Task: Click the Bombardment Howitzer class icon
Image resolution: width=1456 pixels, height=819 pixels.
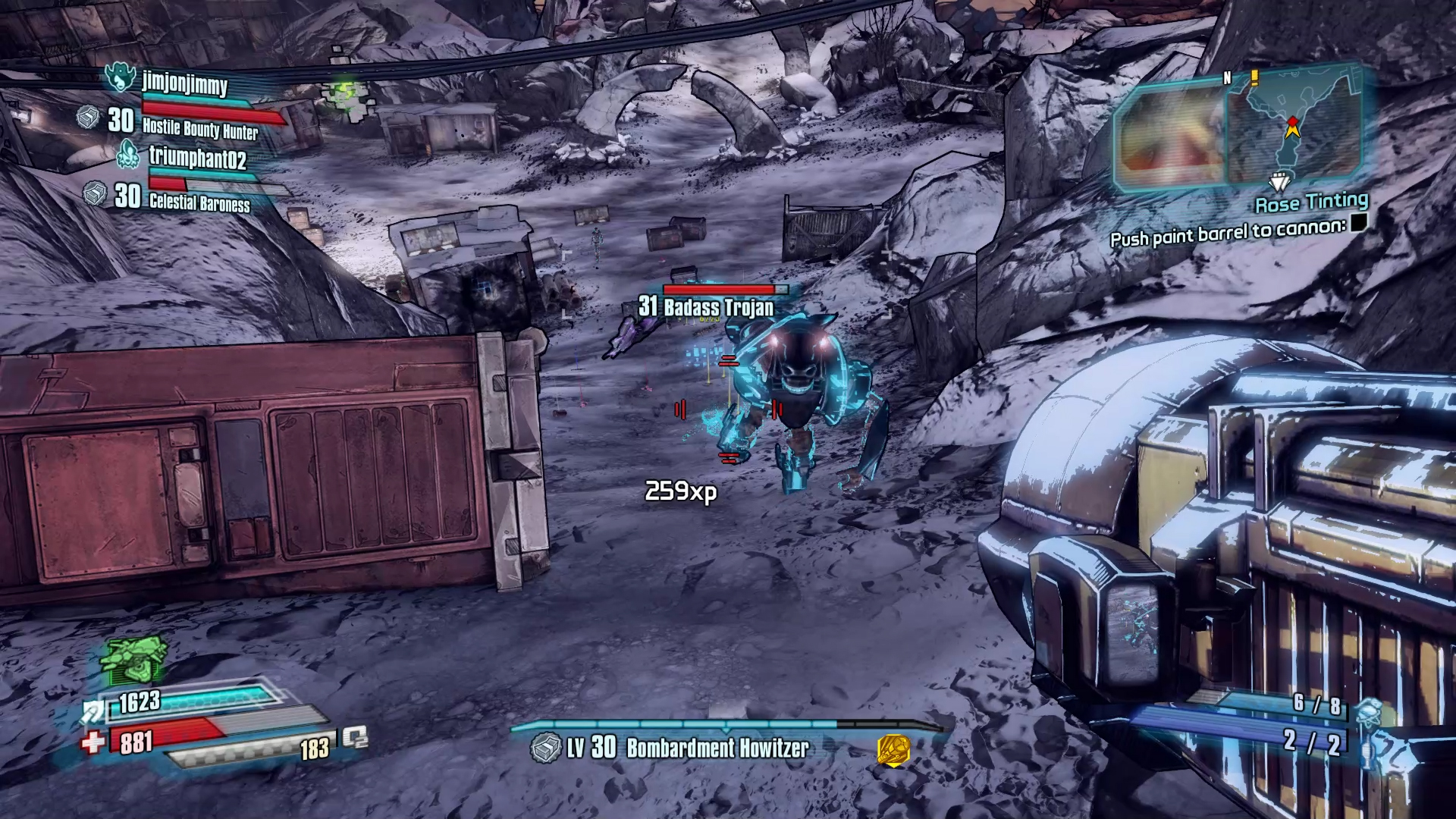Action: pyautogui.click(x=544, y=748)
